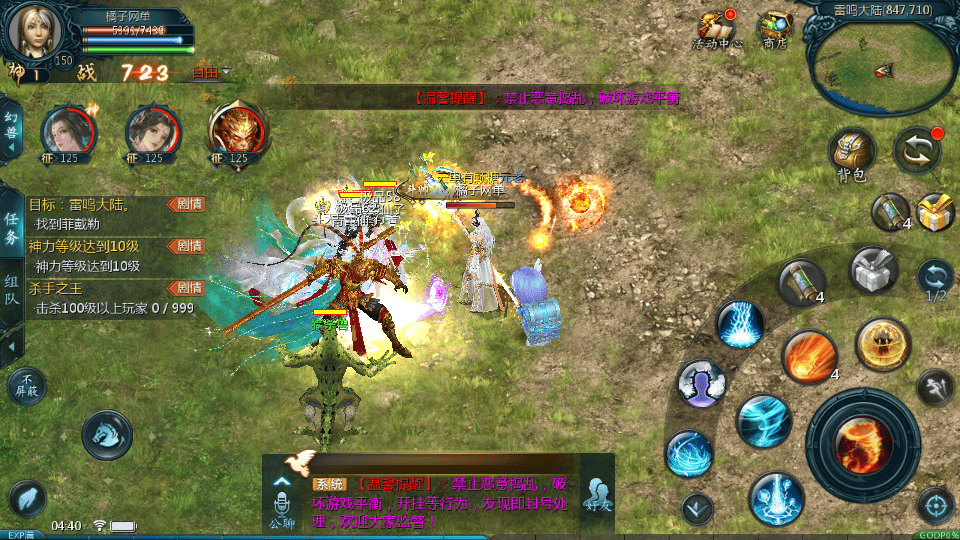Viewport: 960px width, 540px height.
Task: Cast the lightning strike skill
Action: click(740, 324)
